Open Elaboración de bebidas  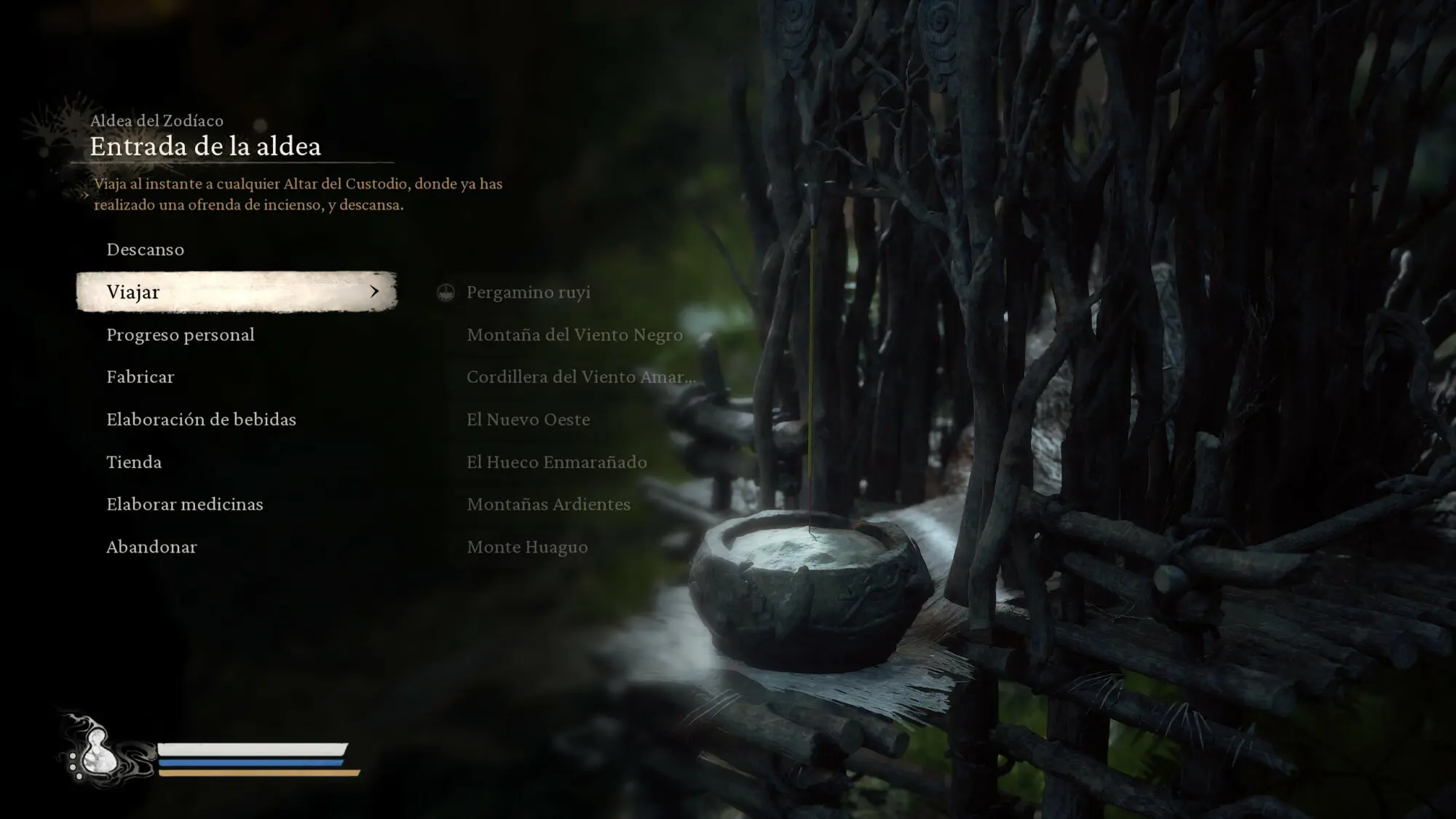(202, 419)
